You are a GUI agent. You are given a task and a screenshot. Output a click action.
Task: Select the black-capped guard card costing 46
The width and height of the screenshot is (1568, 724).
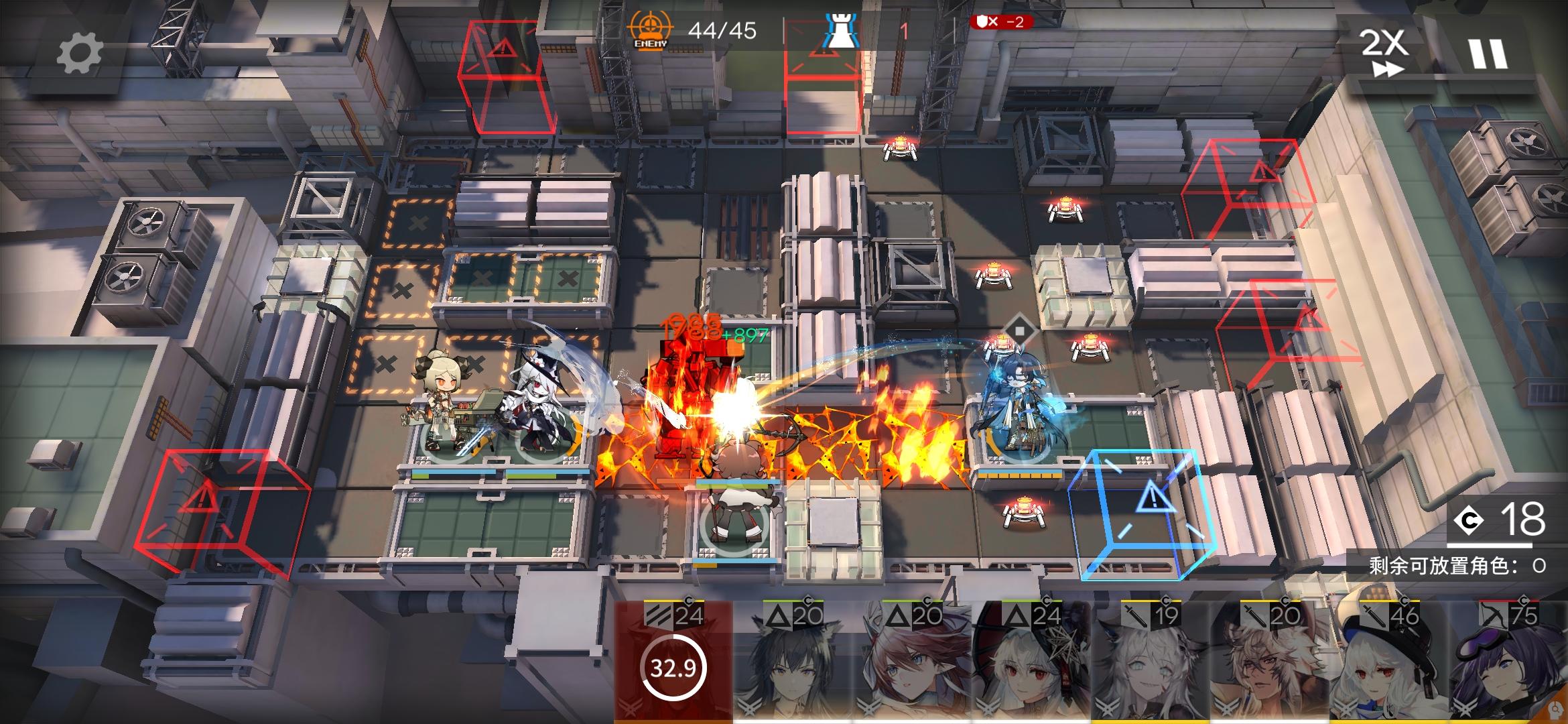(1390, 662)
